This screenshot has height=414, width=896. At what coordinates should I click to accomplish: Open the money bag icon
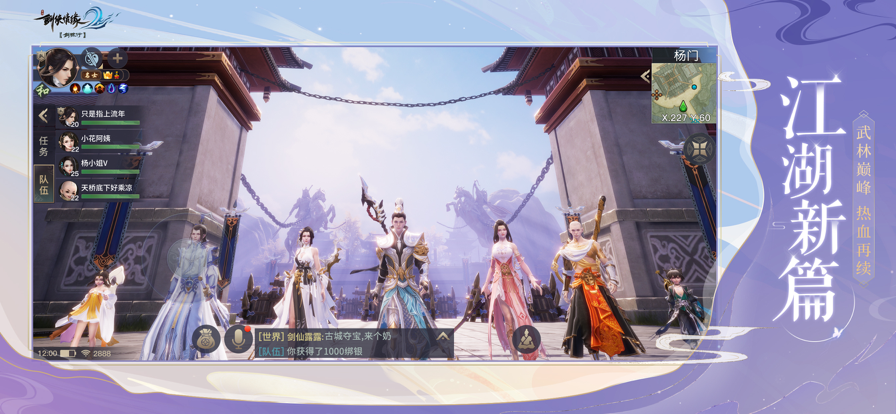click(x=205, y=339)
